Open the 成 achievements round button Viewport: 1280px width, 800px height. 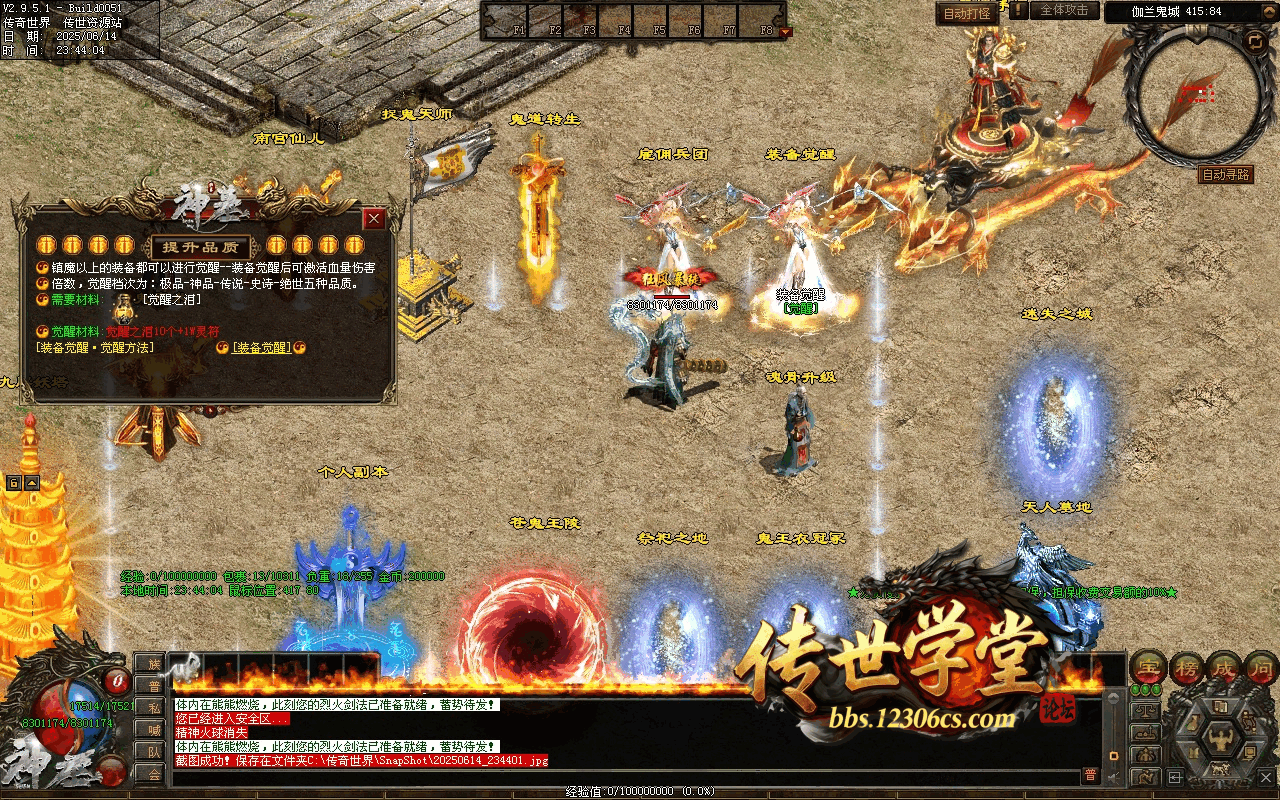pos(1224,667)
